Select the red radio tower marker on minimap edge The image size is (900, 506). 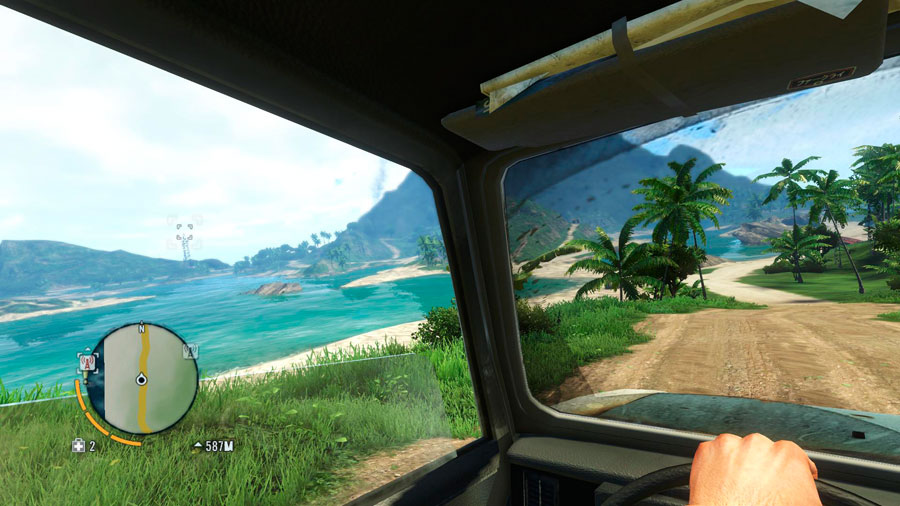click(x=88, y=362)
